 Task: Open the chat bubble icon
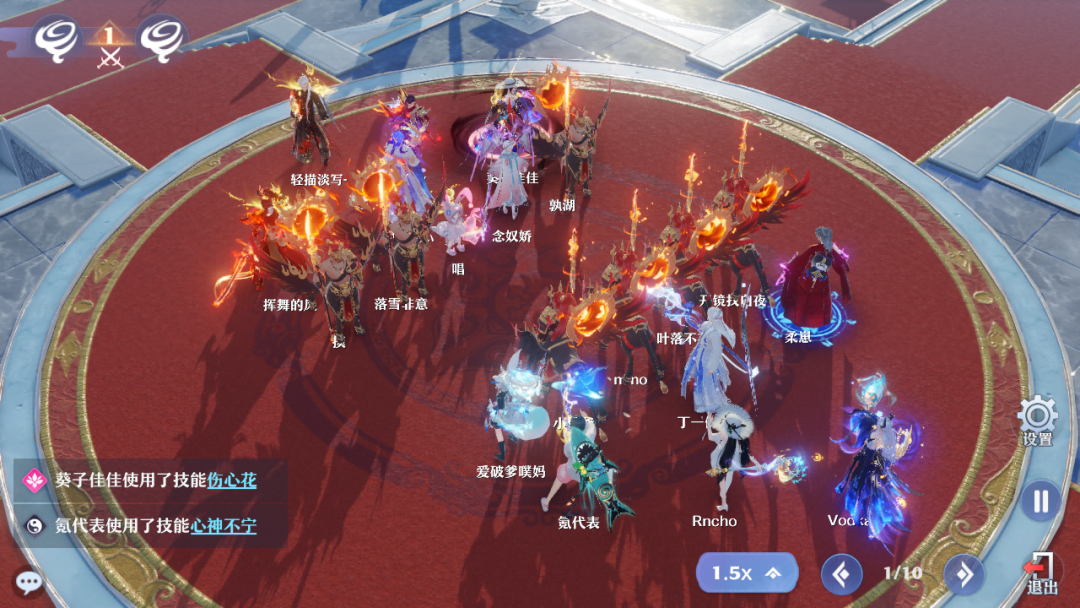pyautogui.click(x=28, y=582)
